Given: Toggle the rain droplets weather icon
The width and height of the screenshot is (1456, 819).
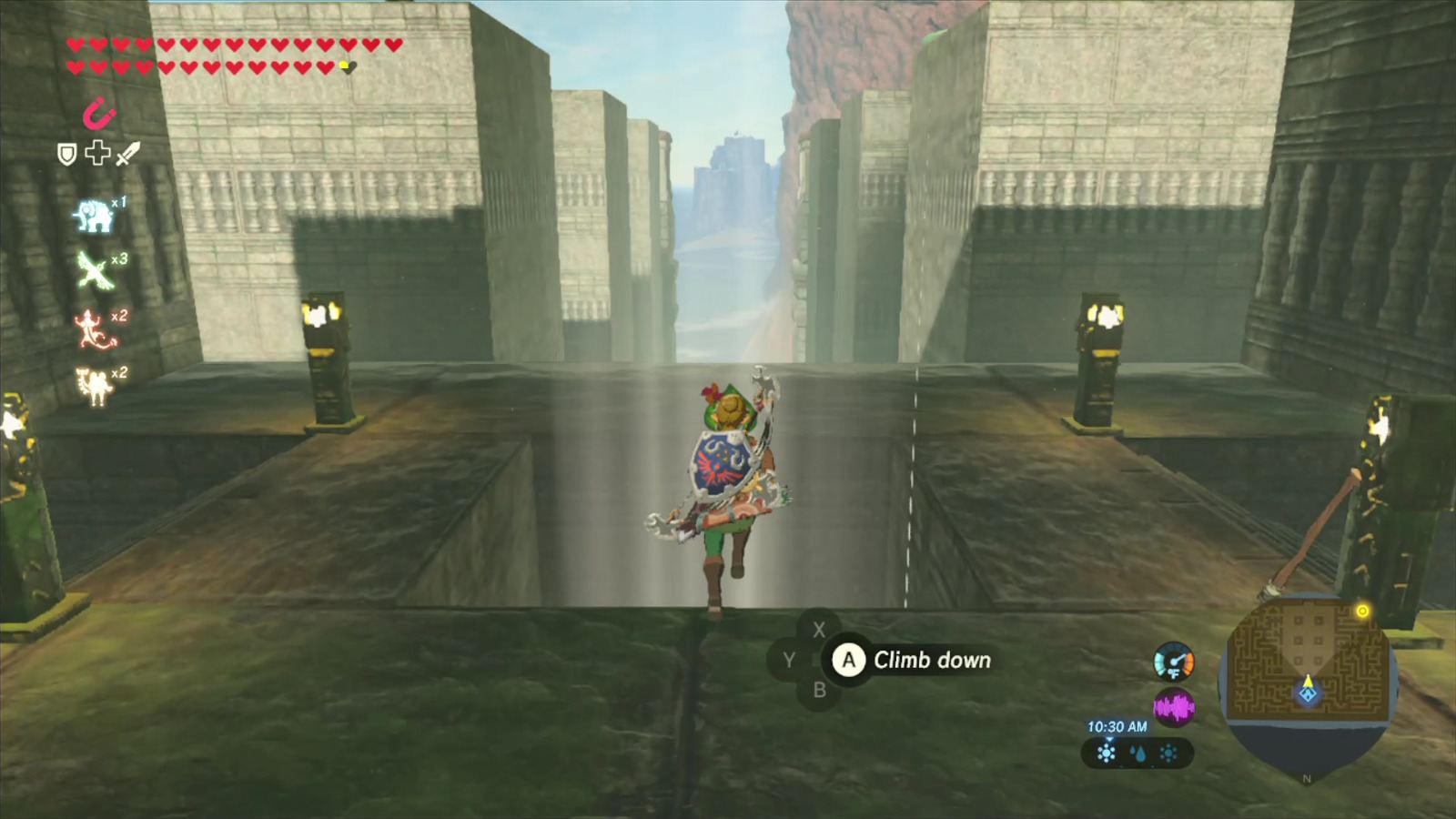Looking at the screenshot, I should tap(1137, 753).
